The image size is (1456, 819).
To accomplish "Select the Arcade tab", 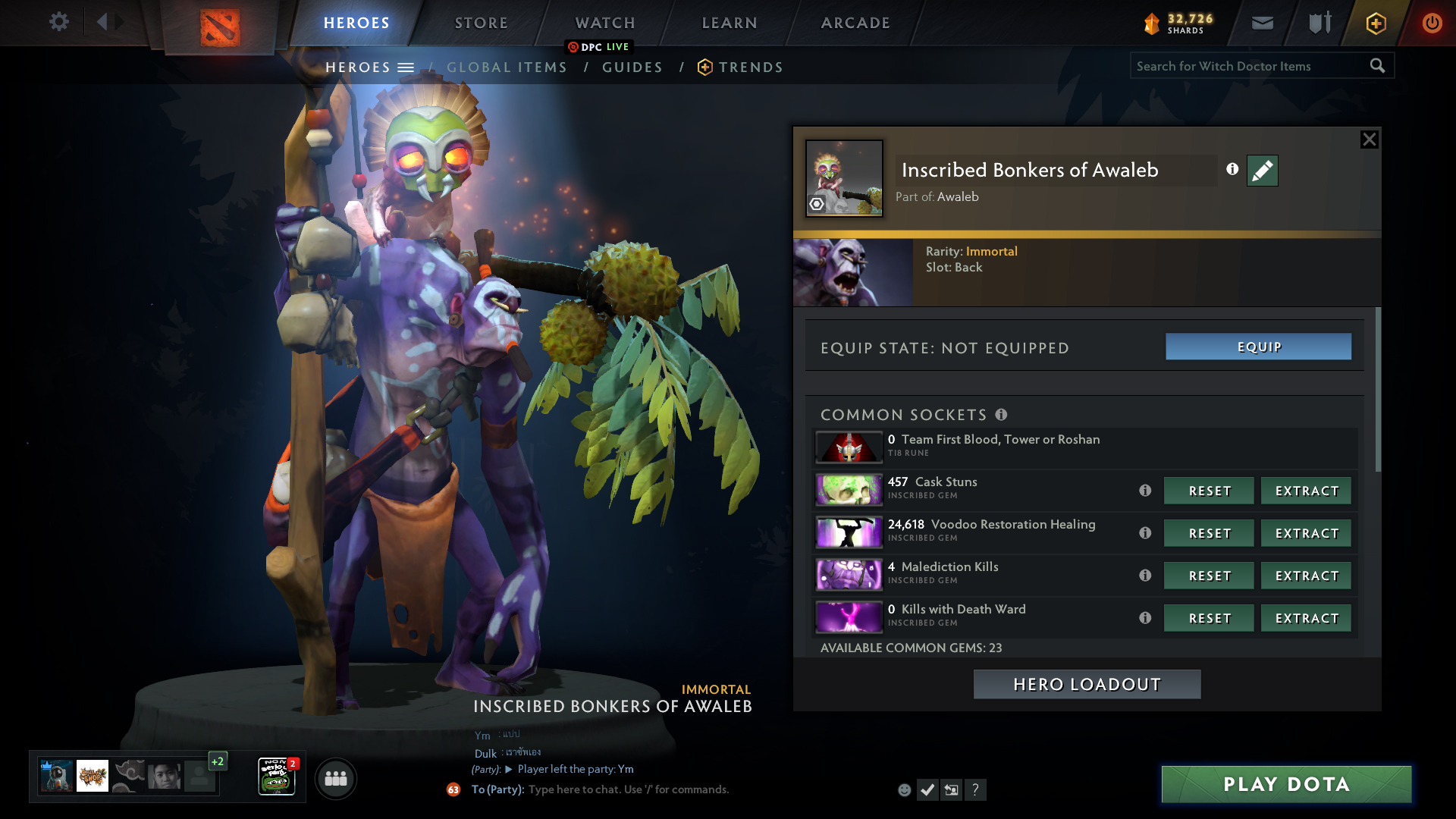I will pos(855,23).
